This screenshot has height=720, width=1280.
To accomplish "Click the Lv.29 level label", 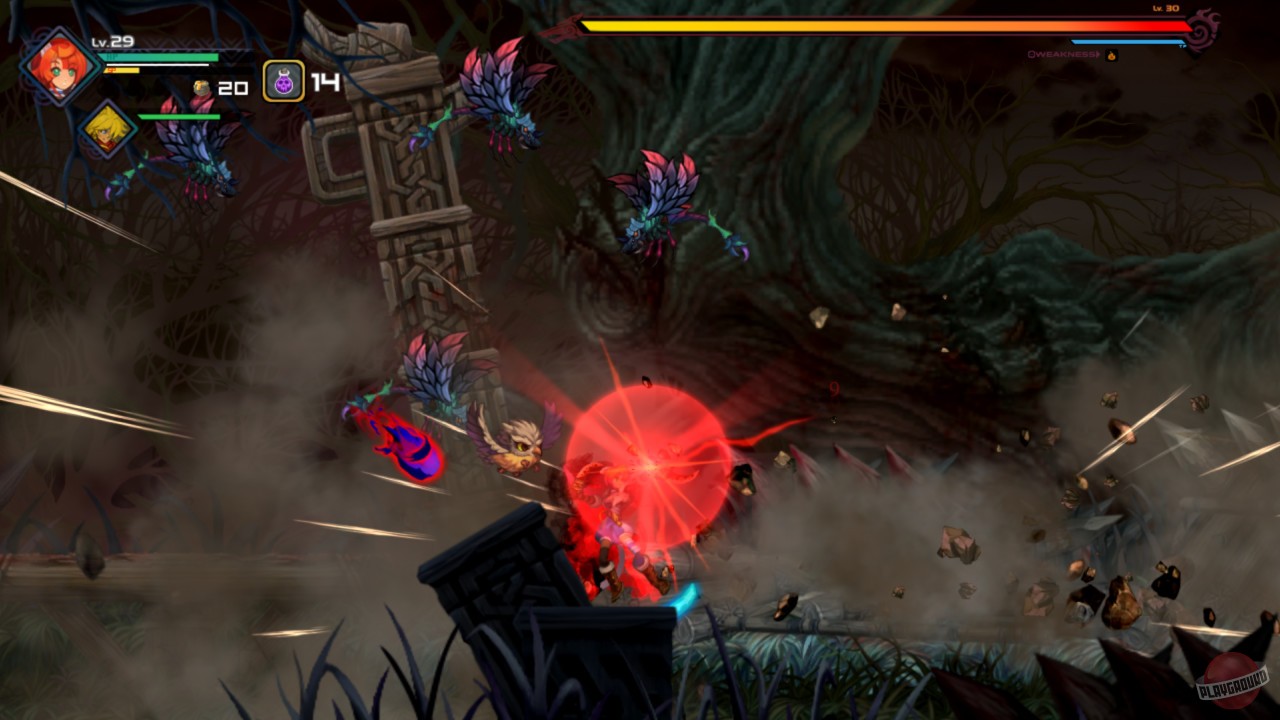I will point(112,41).
